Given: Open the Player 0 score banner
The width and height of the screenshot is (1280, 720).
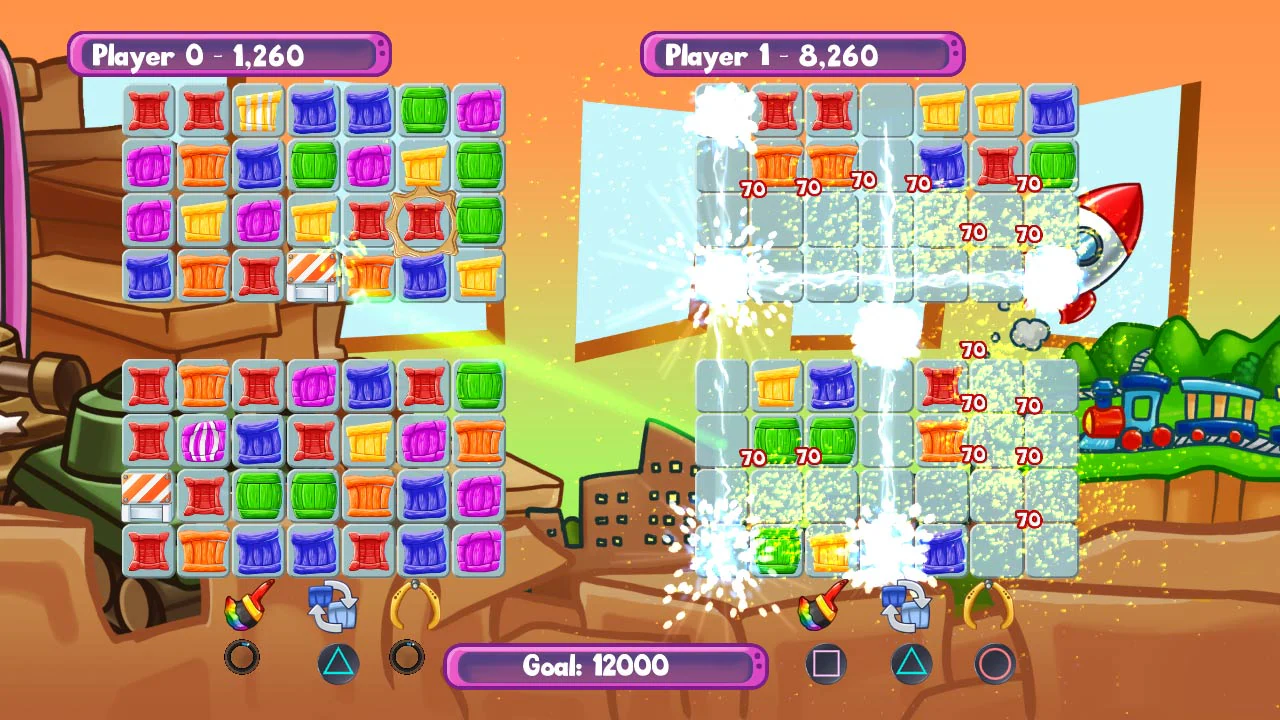Looking at the screenshot, I should click(x=225, y=55).
